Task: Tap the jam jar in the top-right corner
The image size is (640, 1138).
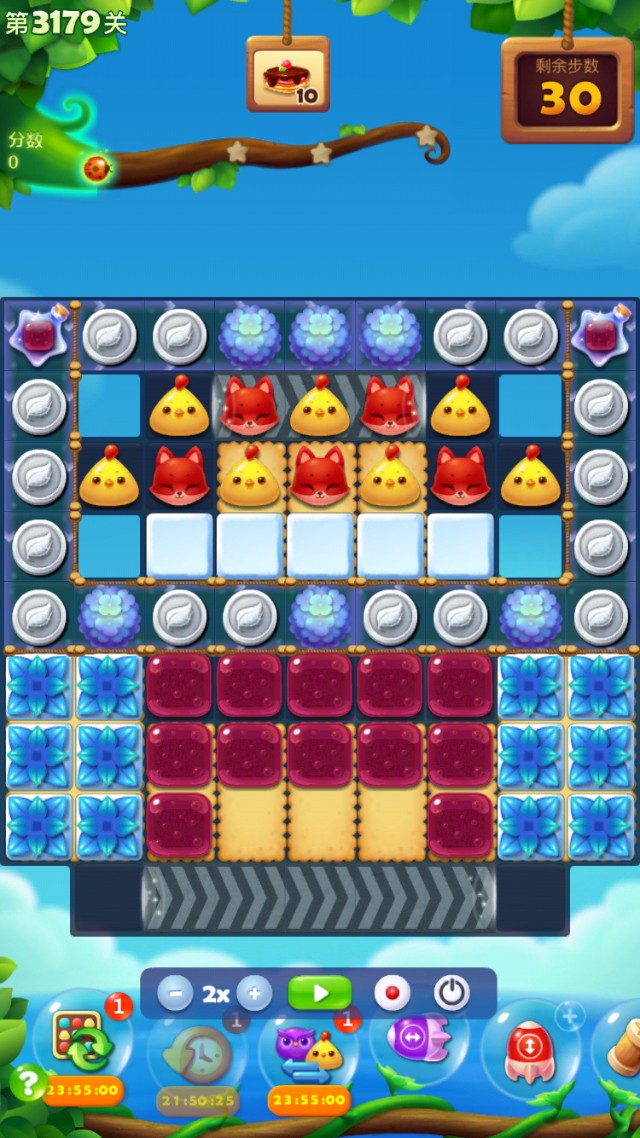Action: 602,334
